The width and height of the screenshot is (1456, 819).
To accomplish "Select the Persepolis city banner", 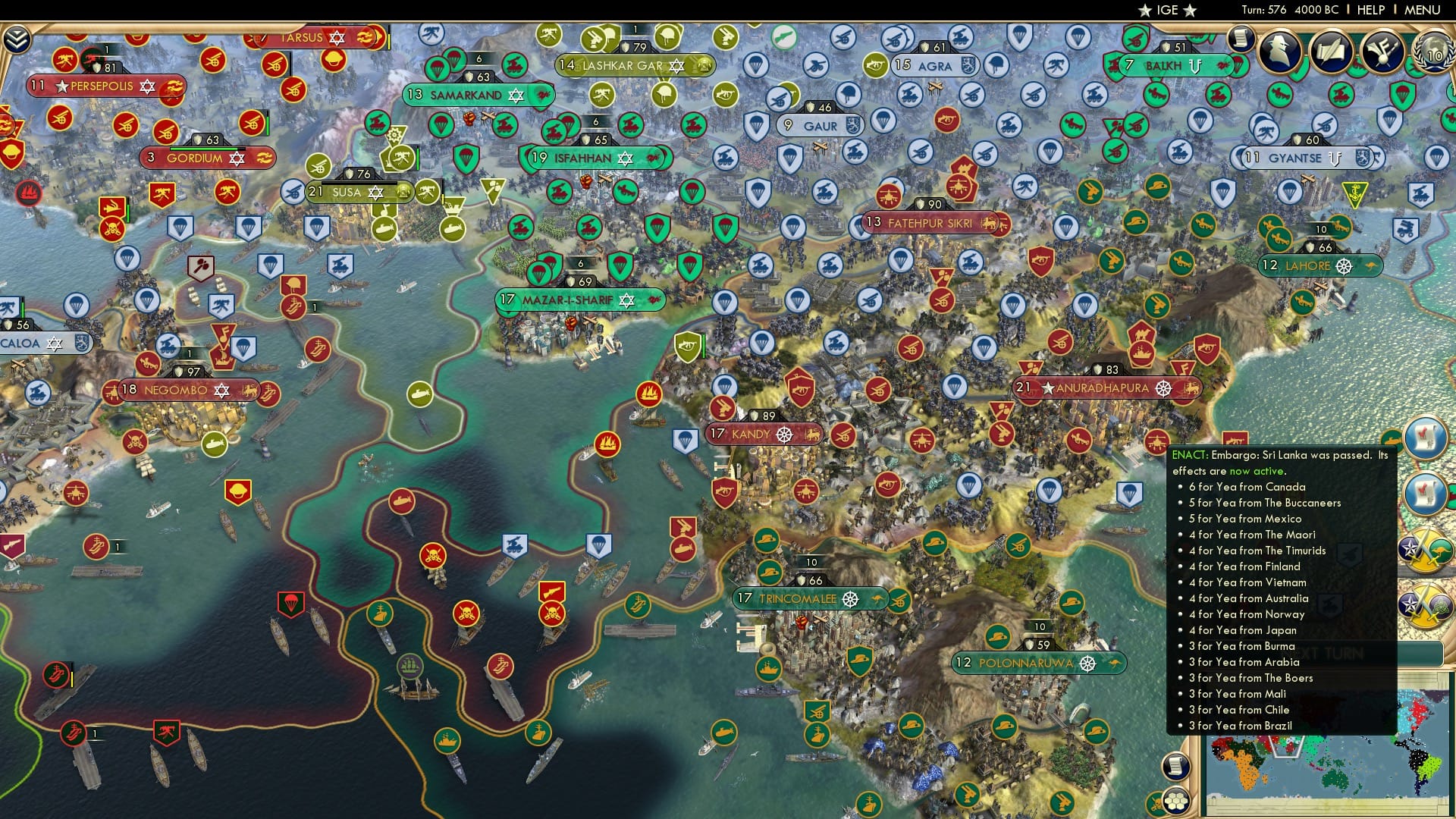I will (x=102, y=86).
